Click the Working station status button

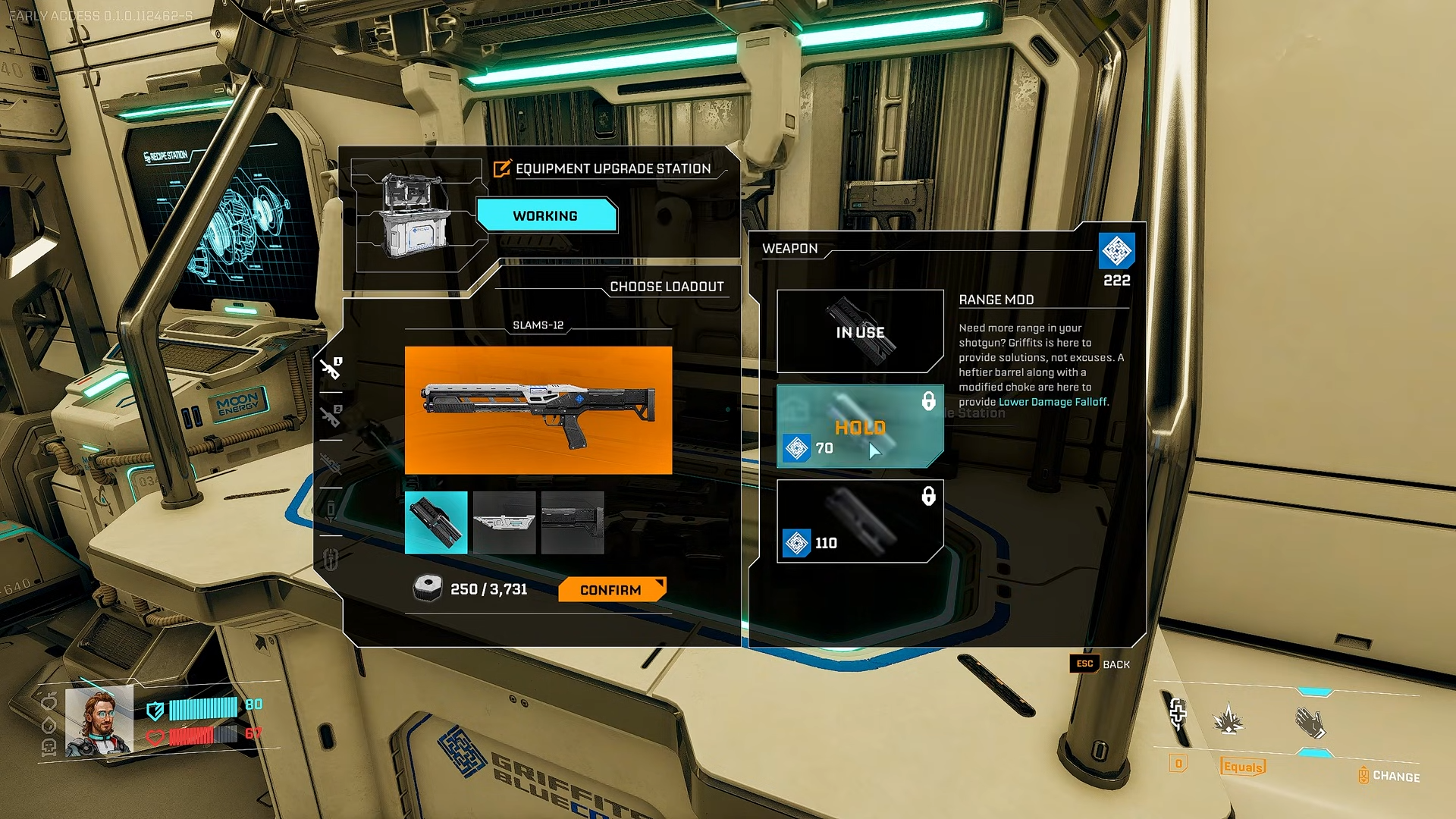tap(546, 216)
